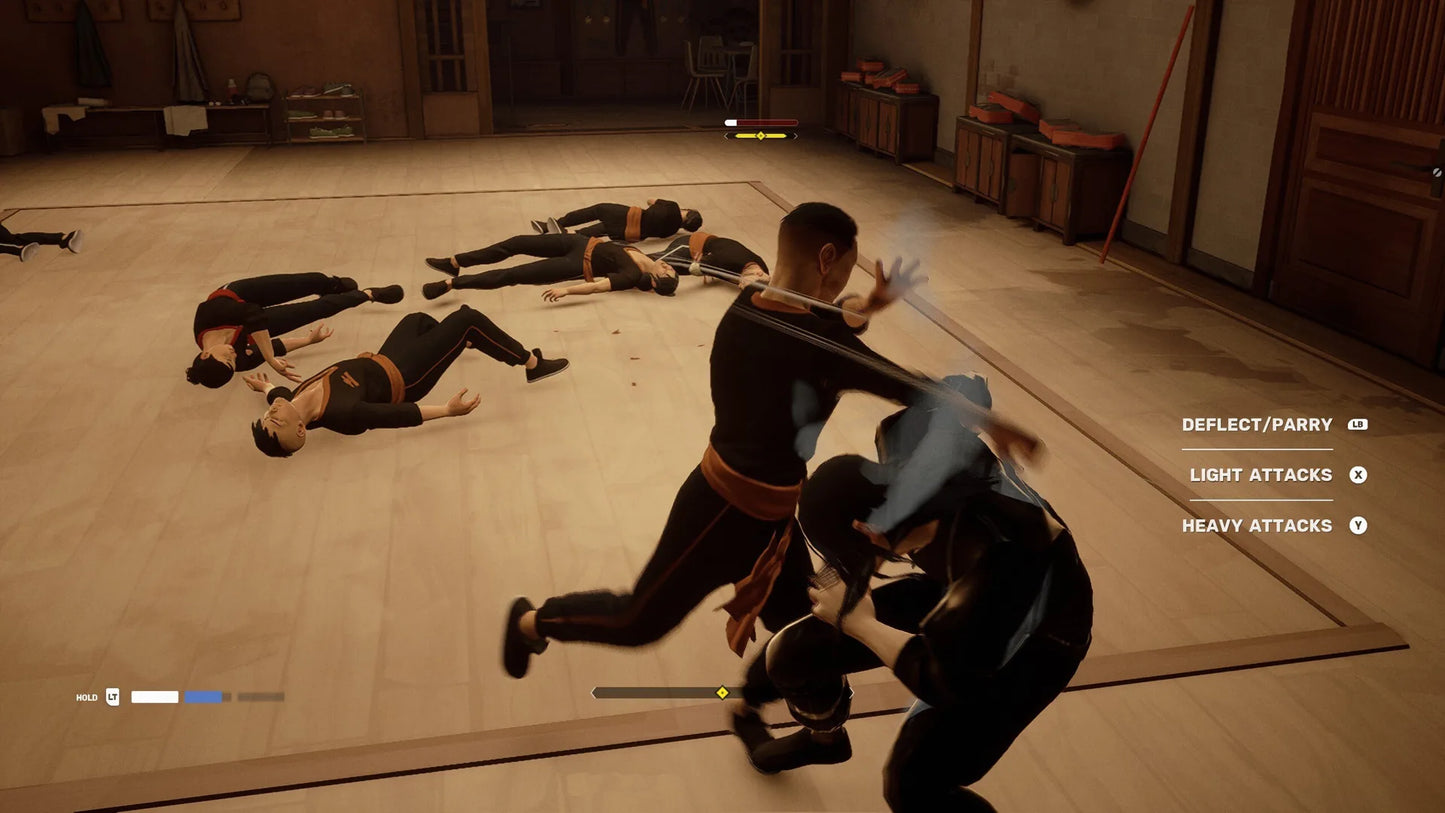Select the HEAVY ATTACKS tutorial entry
The image size is (1445, 813).
[x=1256, y=525]
